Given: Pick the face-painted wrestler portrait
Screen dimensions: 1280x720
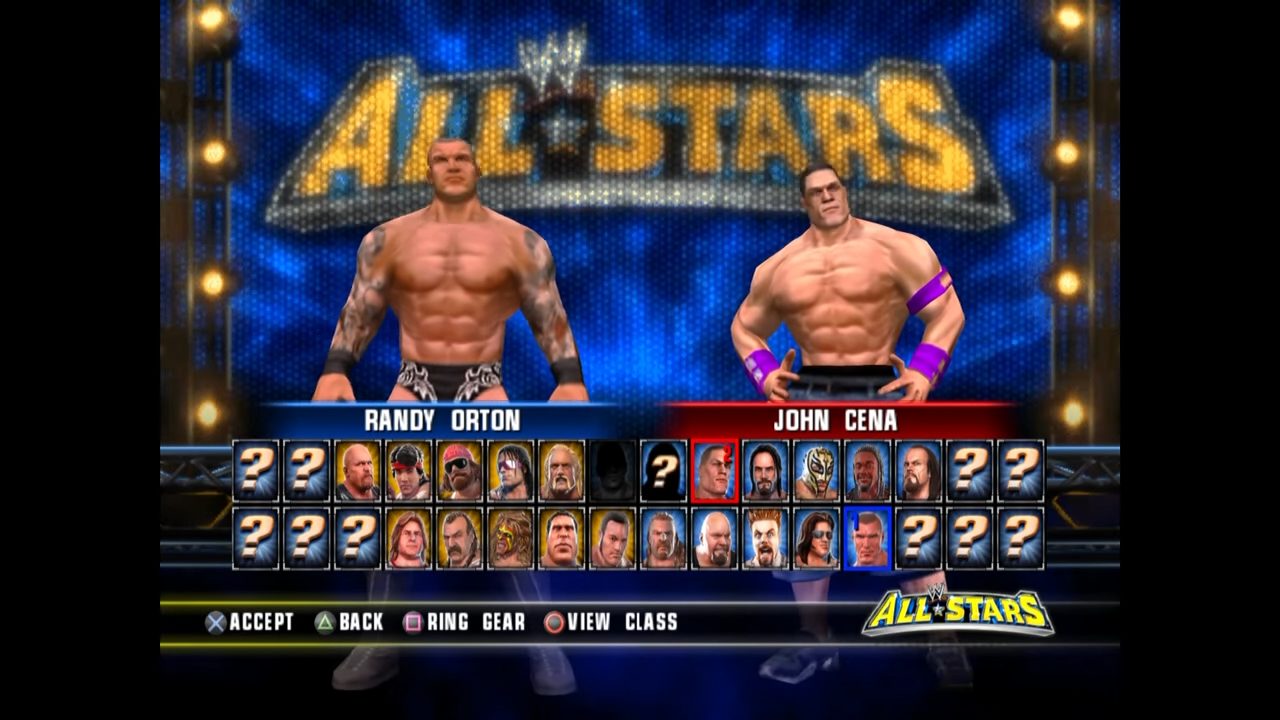Looking at the screenshot, I should pyautogui.click(x=511, y=538).
